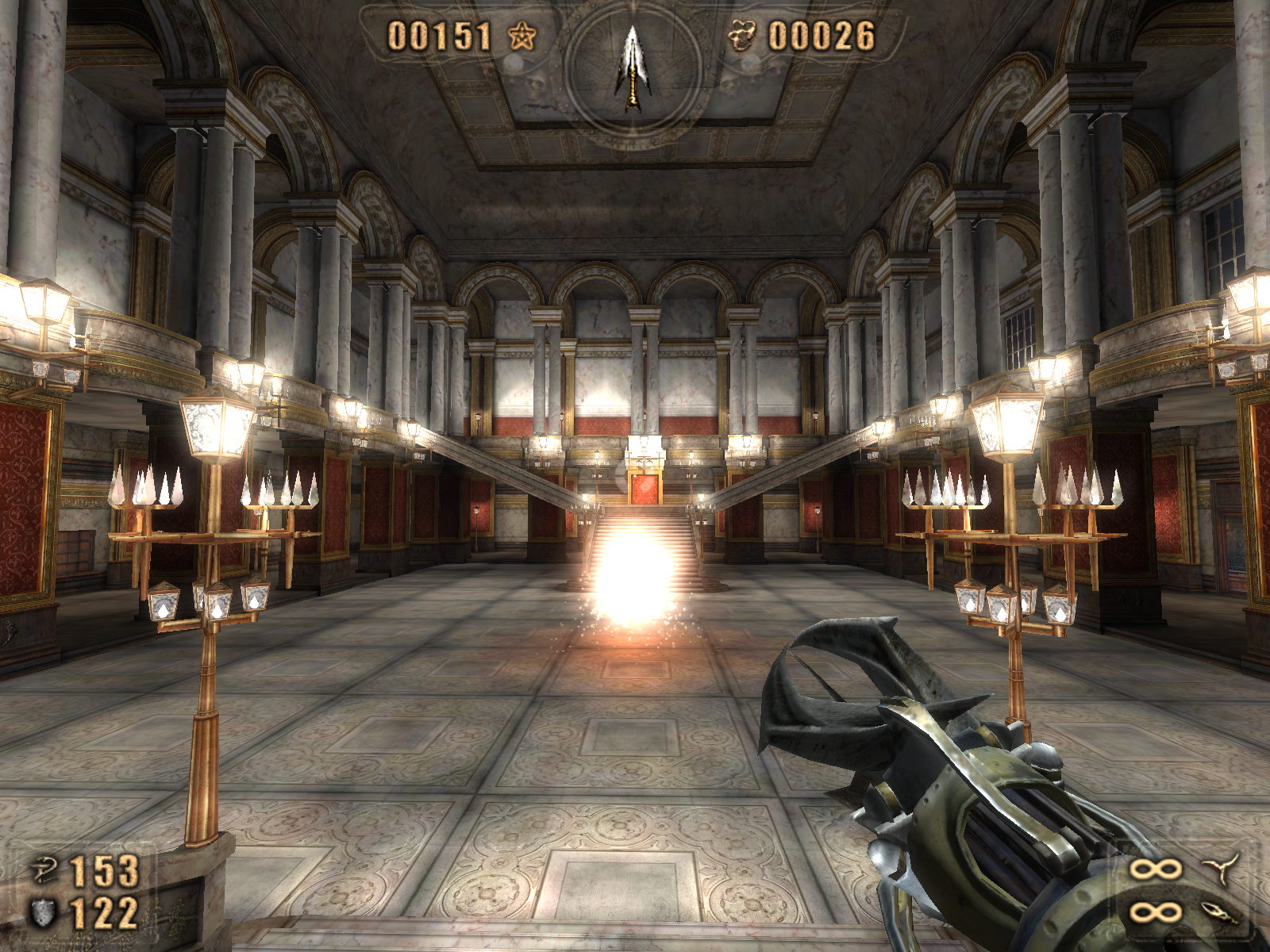Select the health icon beside 153
Screen dimensions: 1270x952
coord(44,870)
